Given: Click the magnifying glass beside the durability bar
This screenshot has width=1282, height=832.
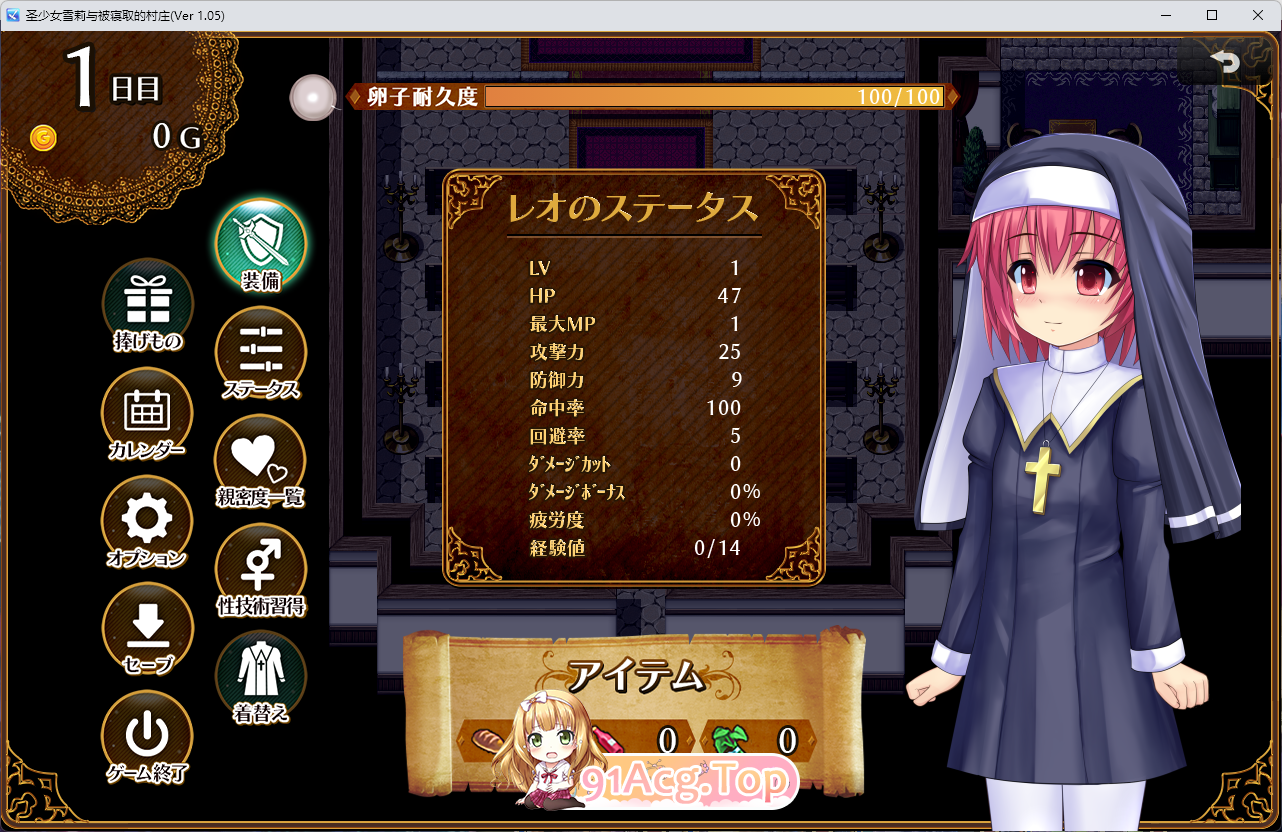Looking at the screenshot, I should click(x=313, y=98).
